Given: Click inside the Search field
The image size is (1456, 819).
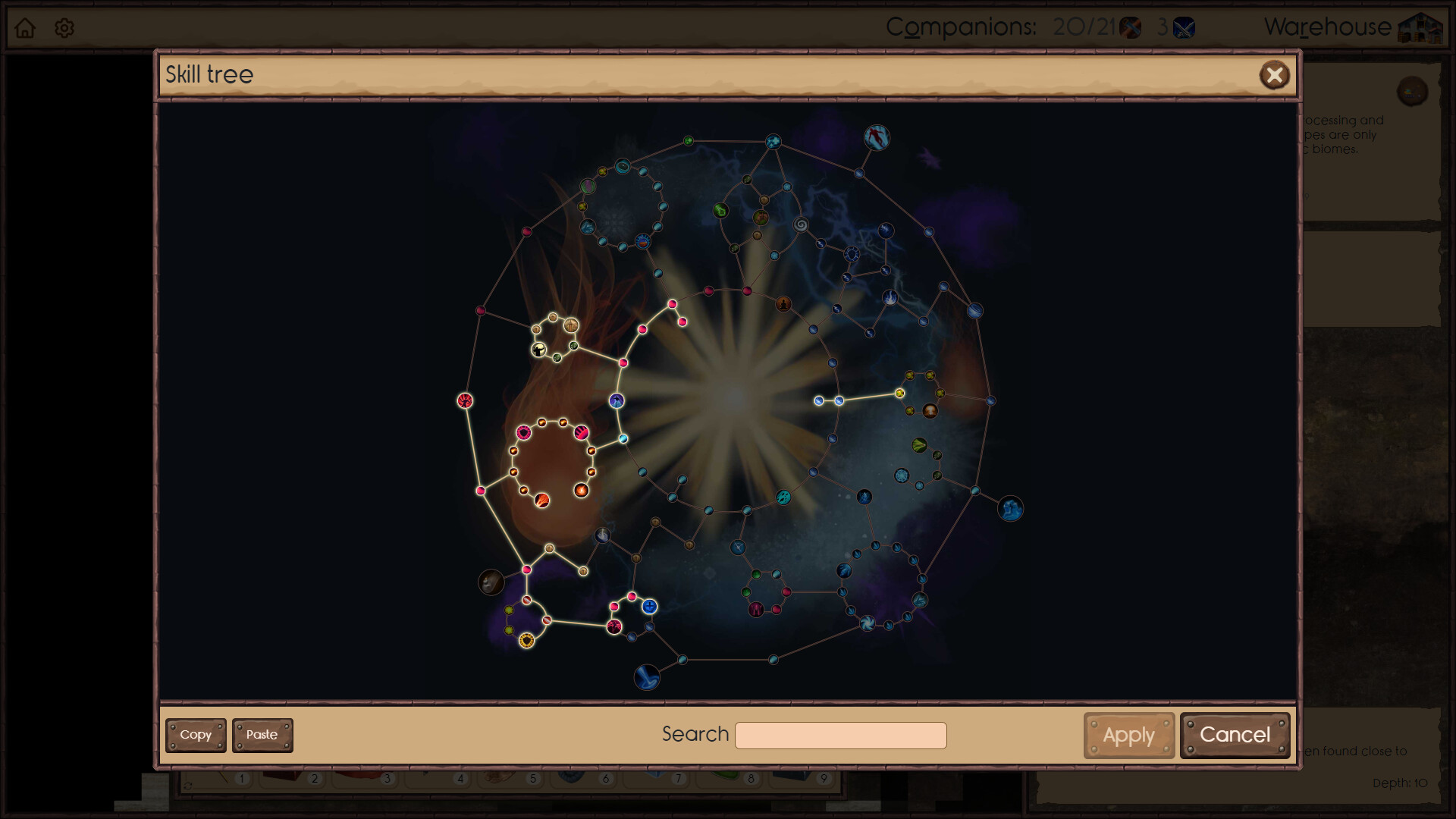Looking at the screenshot, I should click(840, 735).
